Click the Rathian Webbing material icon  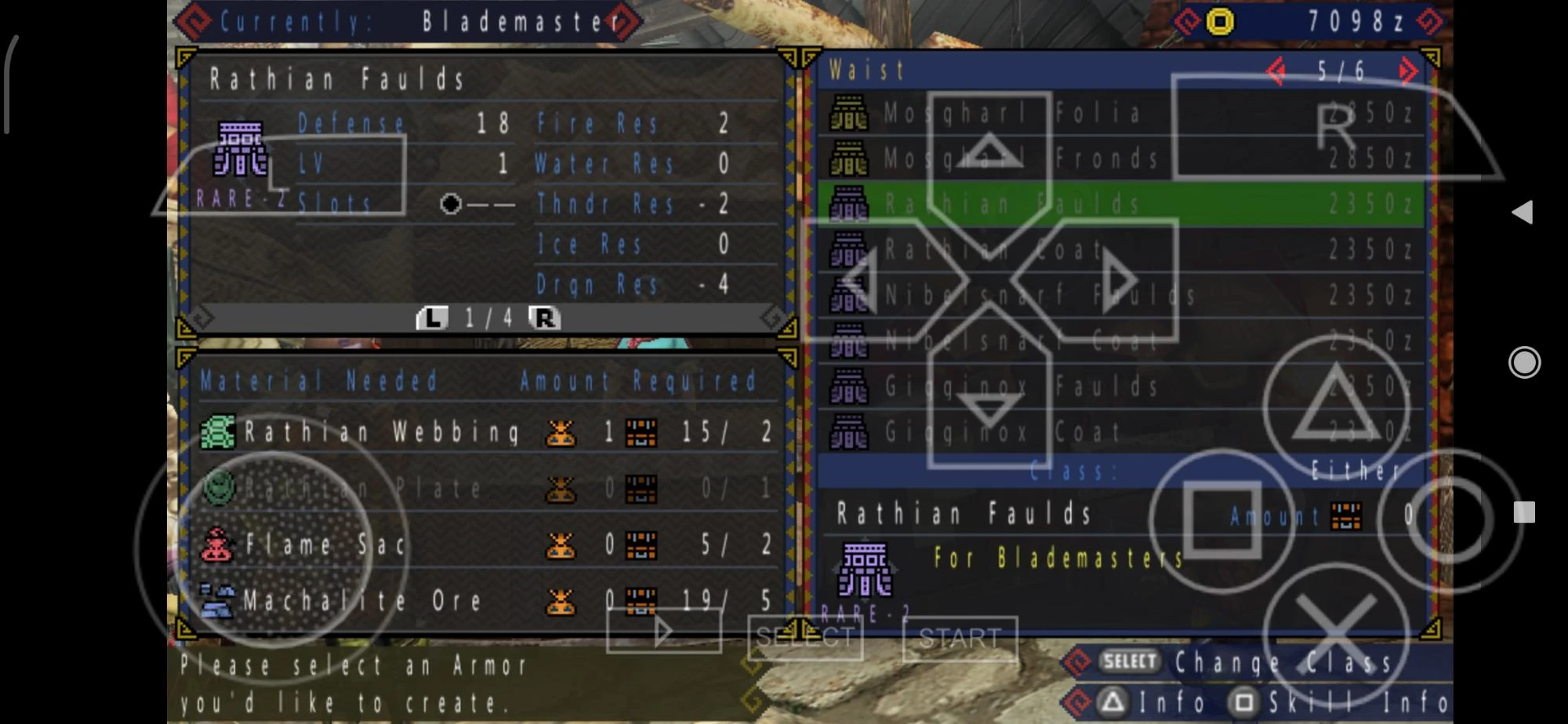point(218,432)
